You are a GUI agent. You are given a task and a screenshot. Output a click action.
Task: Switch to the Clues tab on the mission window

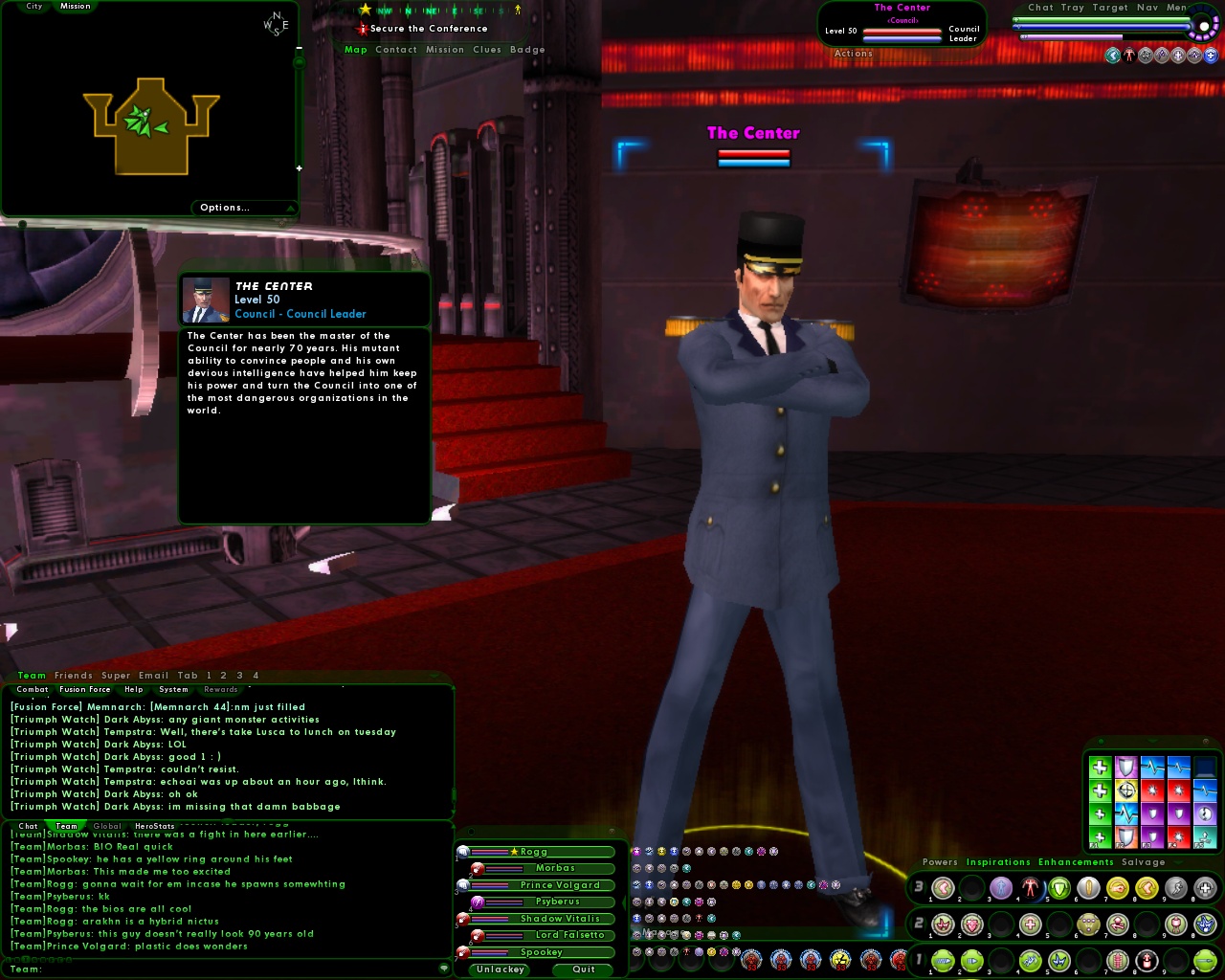click(486, 50)
